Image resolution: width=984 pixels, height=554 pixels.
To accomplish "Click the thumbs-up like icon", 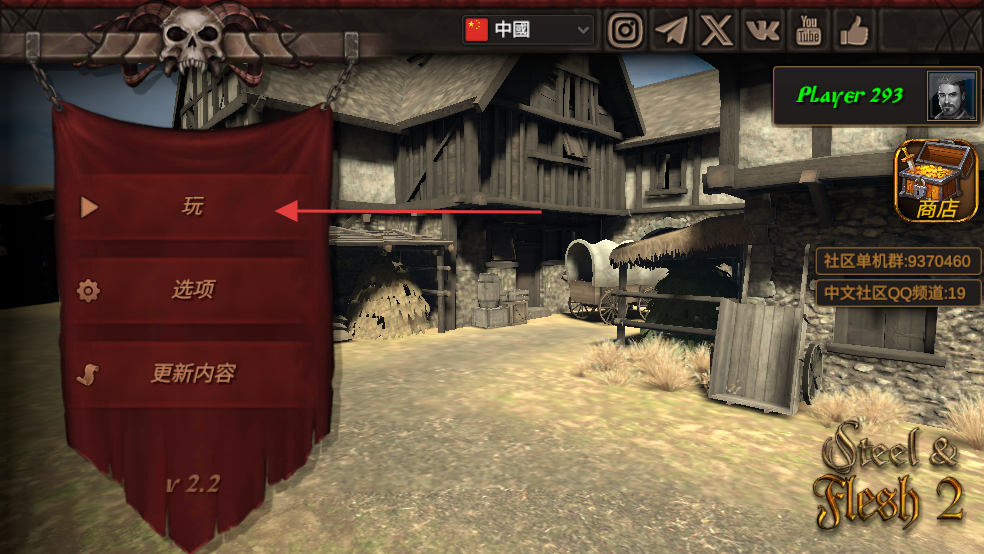I will [853, 30].
